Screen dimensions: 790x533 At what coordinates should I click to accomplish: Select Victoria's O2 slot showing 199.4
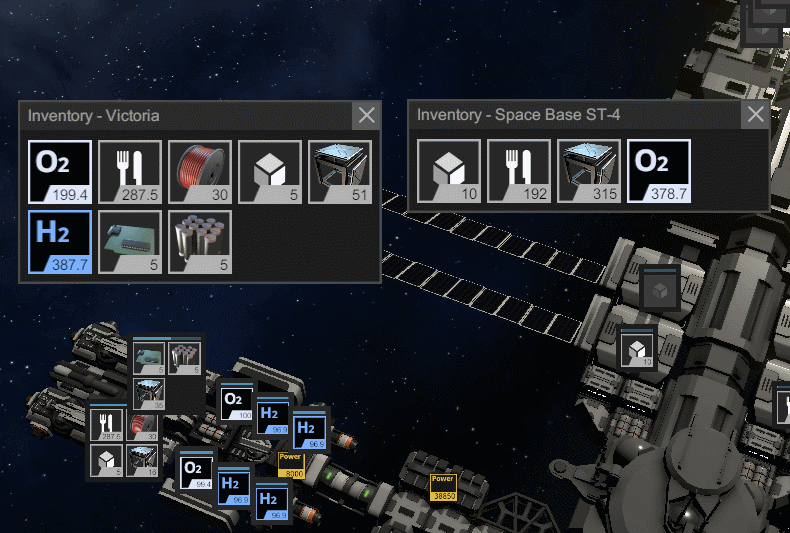(x=60, y=172)
